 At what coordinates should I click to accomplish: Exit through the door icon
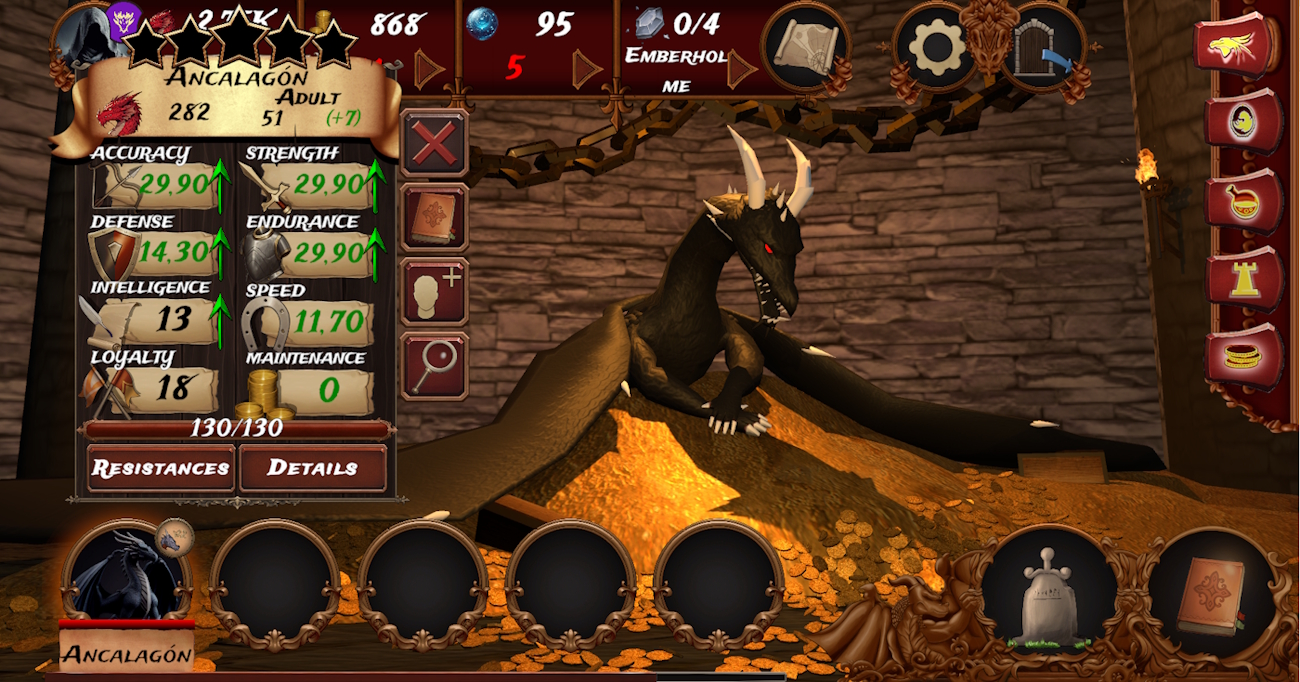click(1043, 46)
